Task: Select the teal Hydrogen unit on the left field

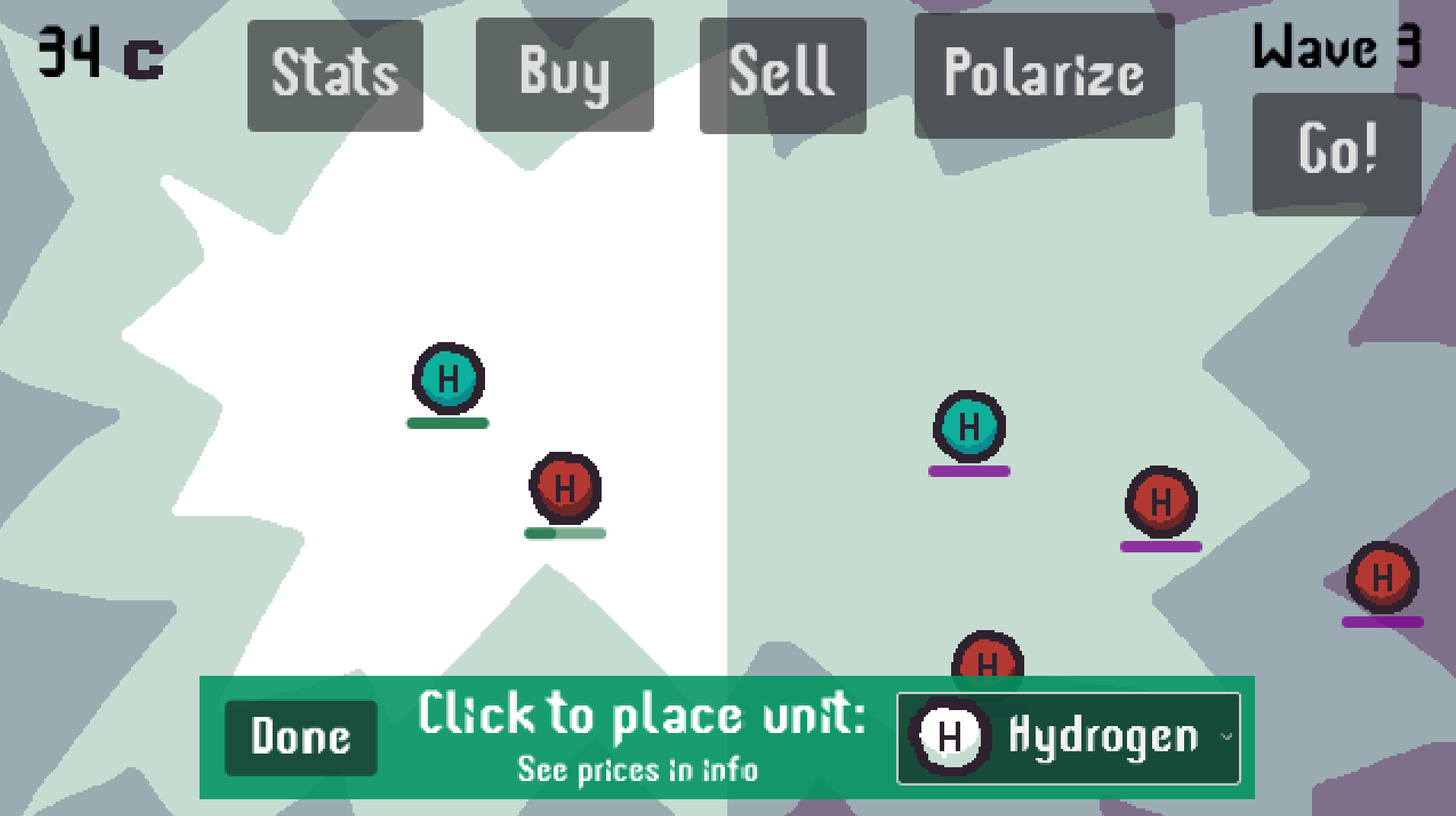Action: pos(448,379)
